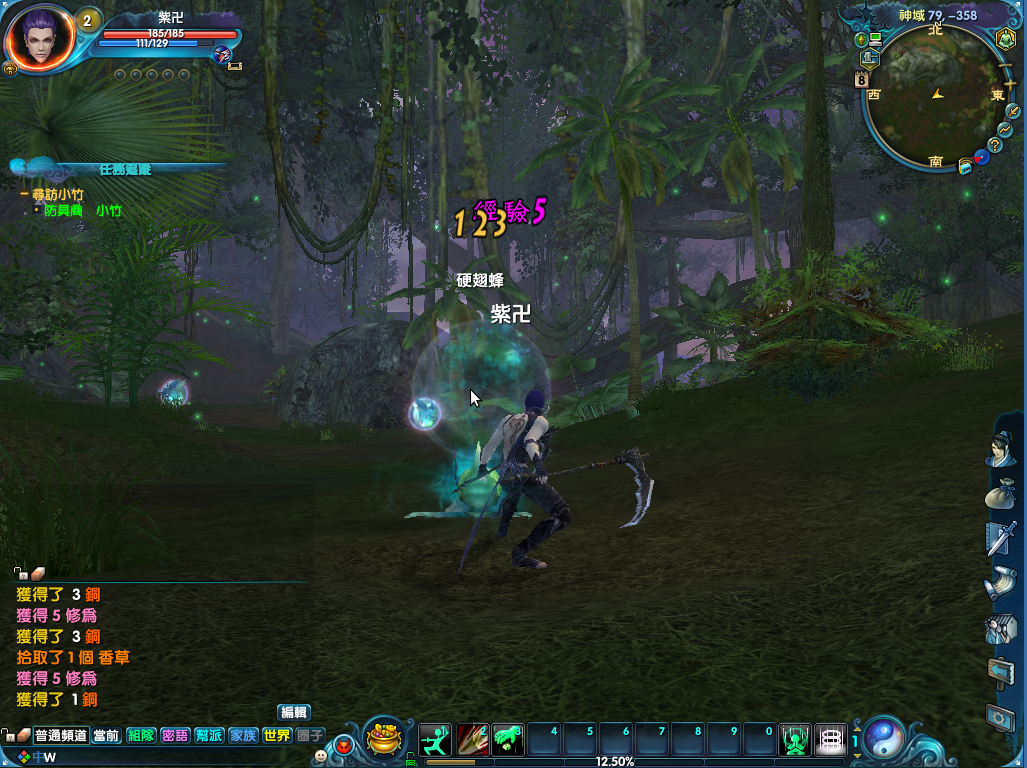Viewport: 1027px width, 768px height.
Task: Activate the green meditation skill on the hotbar
Action: pos(794,740)
